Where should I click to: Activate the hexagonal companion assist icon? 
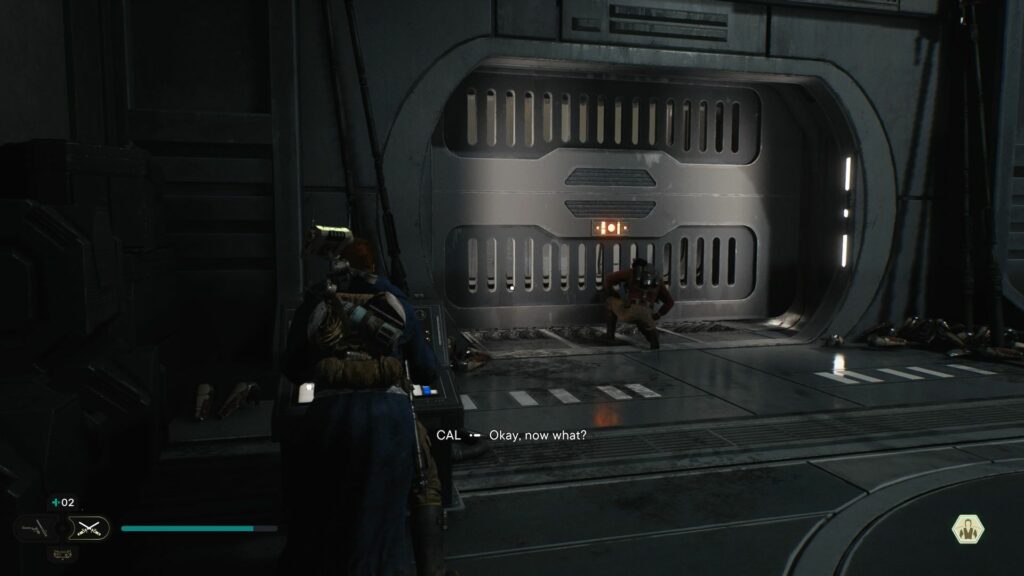pos(967,528)
